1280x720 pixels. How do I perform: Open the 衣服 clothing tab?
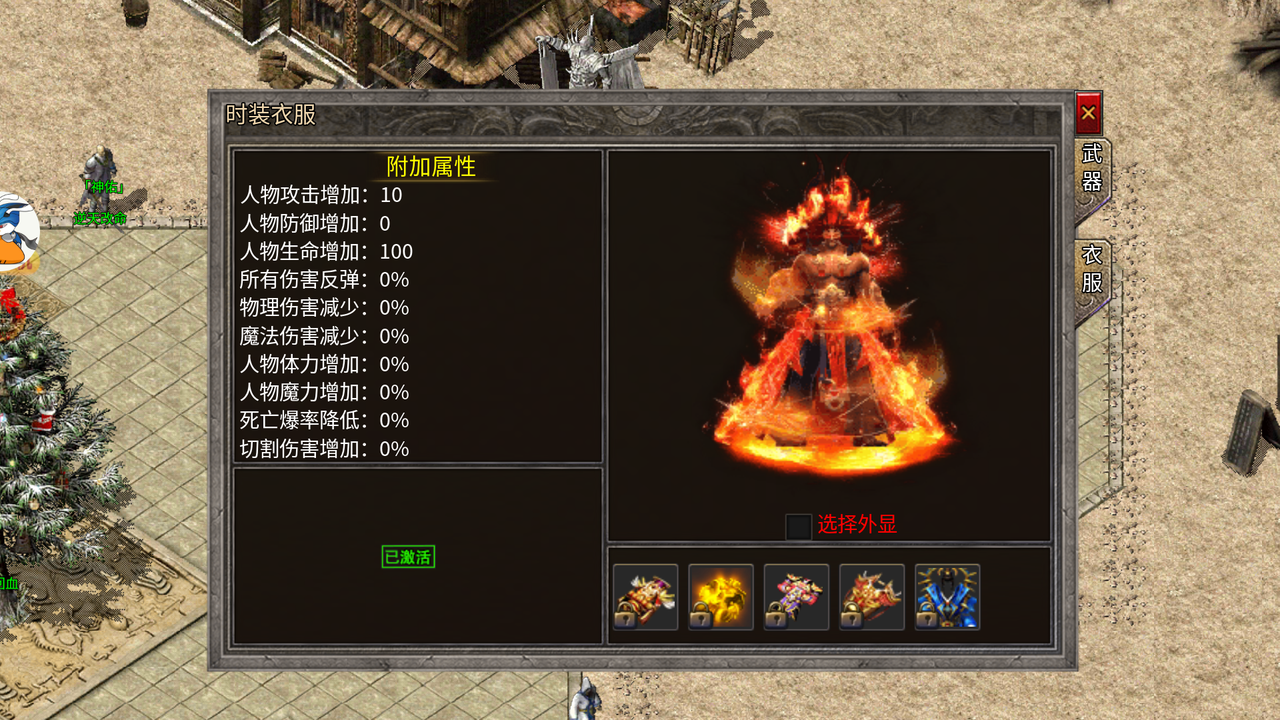click(1092, 270)
